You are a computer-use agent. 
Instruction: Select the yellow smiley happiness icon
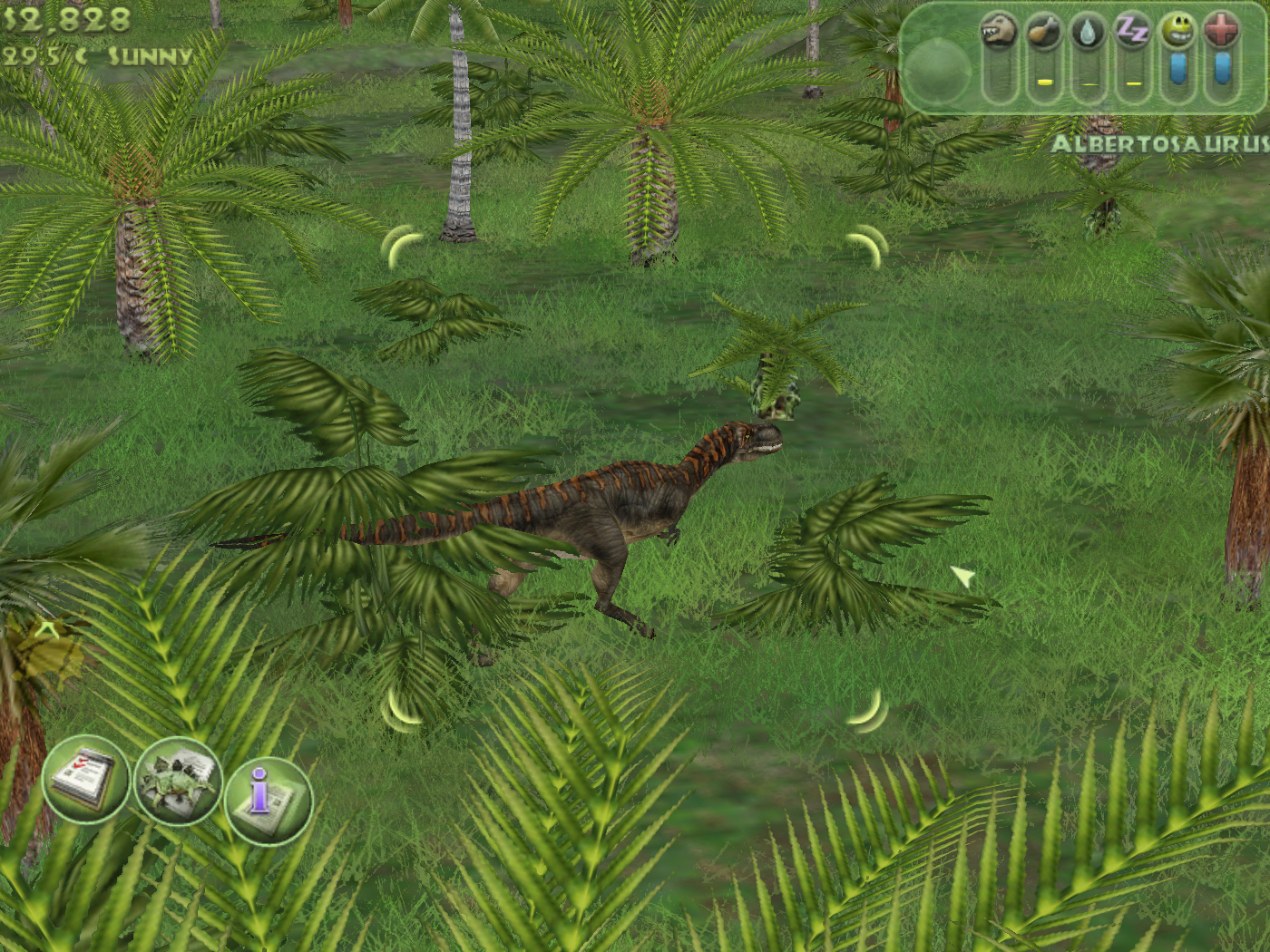[1177, 33]
